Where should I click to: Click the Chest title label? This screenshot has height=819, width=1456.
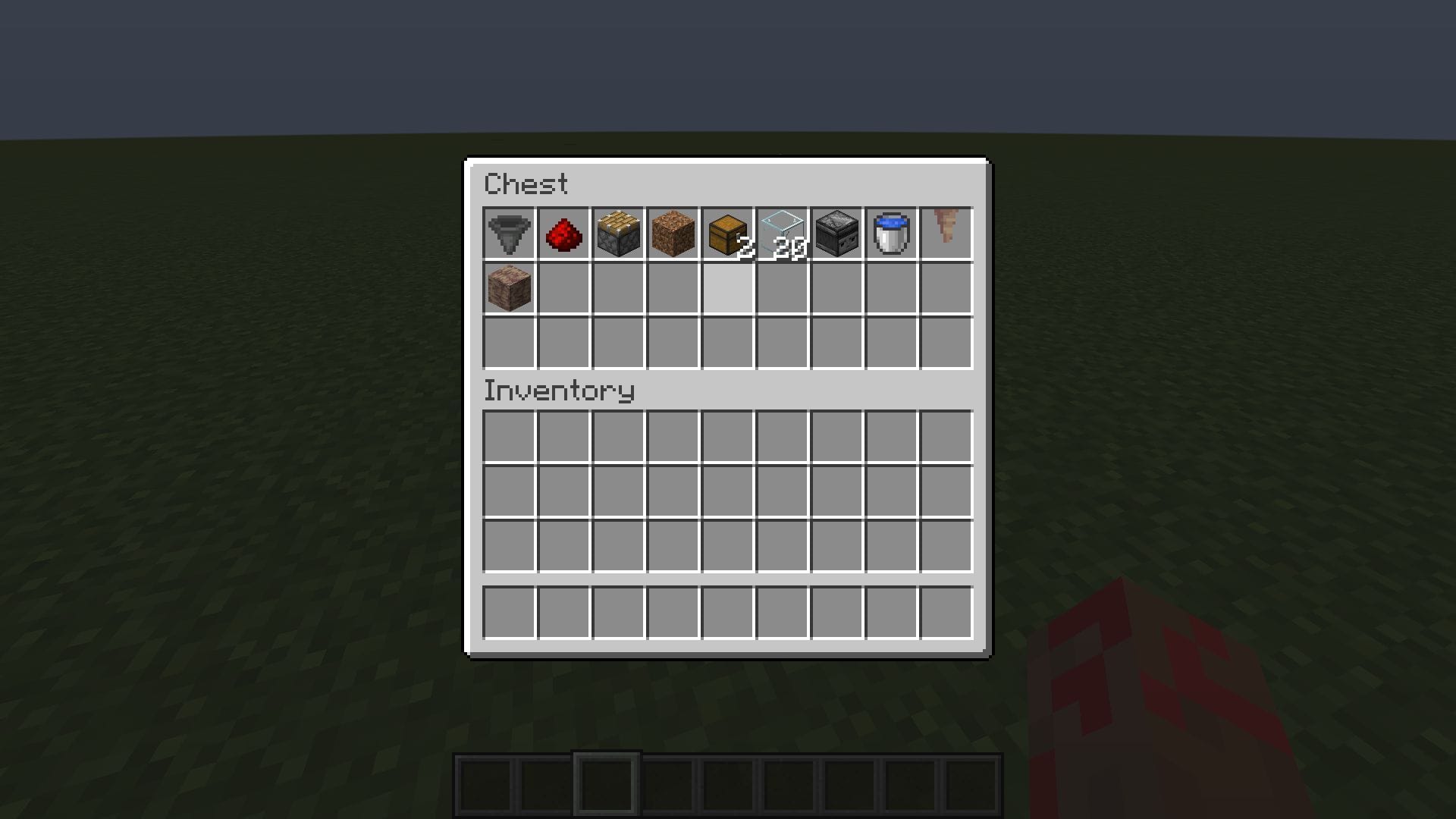526,184
